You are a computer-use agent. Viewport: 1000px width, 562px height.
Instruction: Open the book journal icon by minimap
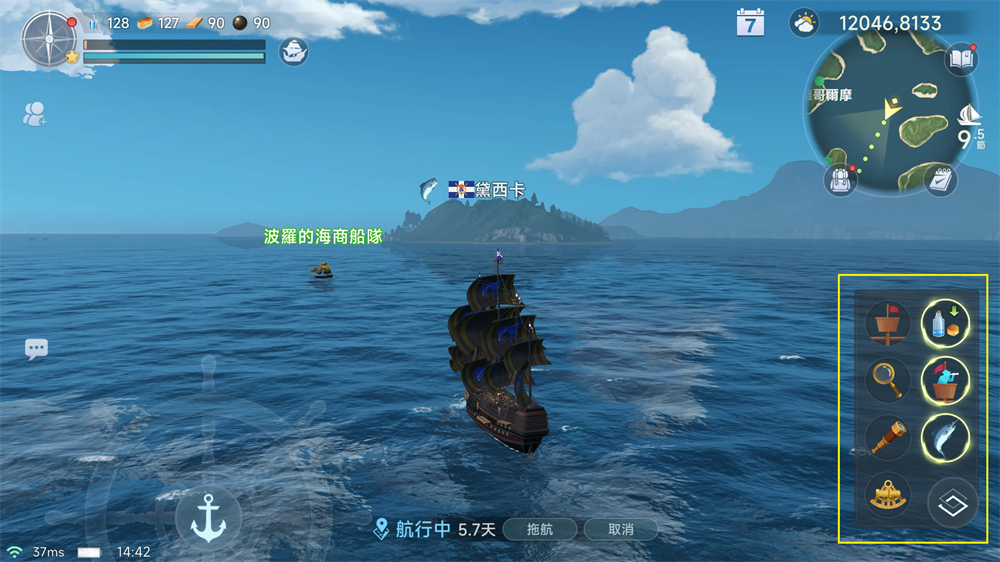point(961,59)
